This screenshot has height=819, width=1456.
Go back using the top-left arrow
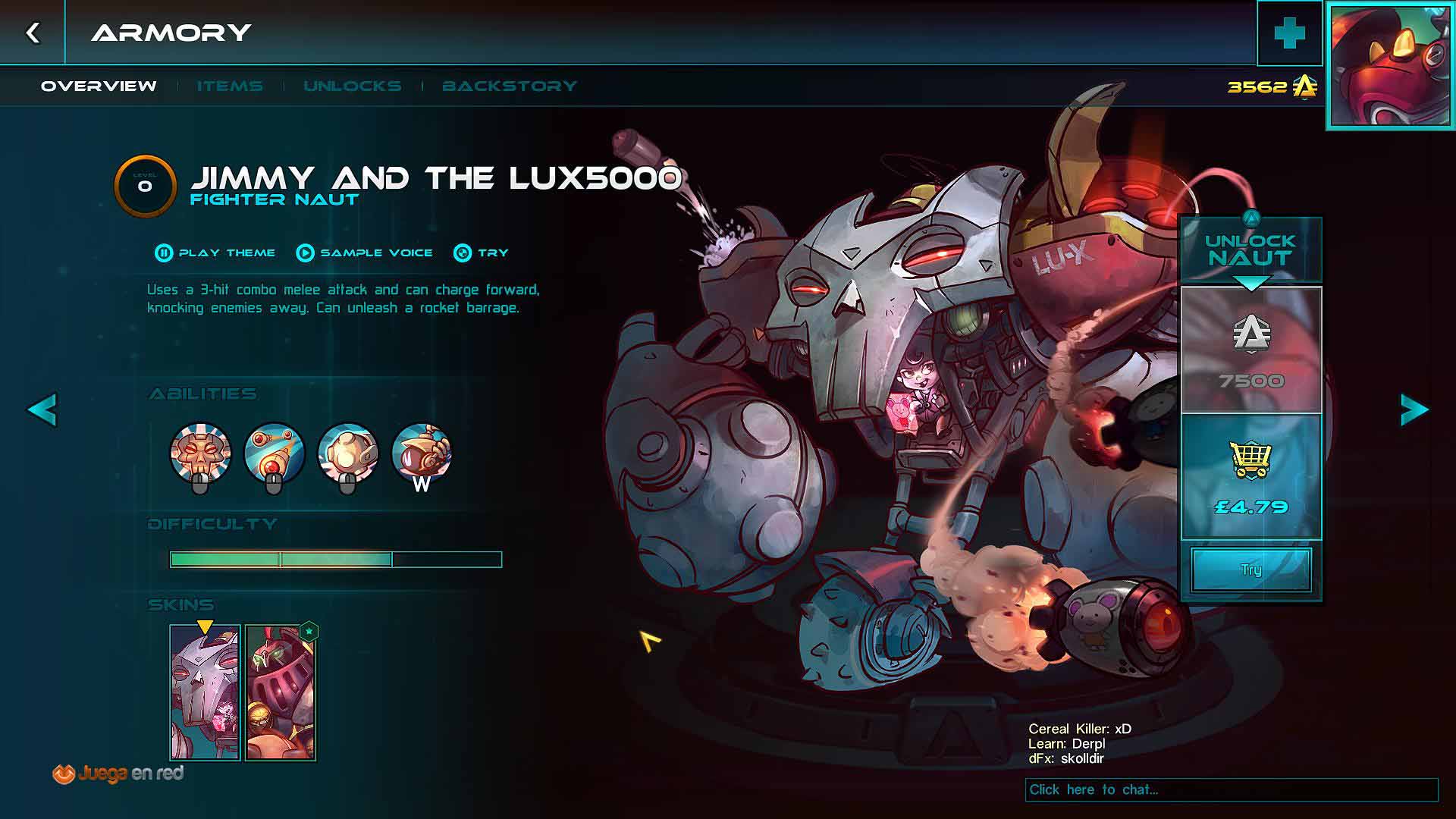click(x=33, y=33)
